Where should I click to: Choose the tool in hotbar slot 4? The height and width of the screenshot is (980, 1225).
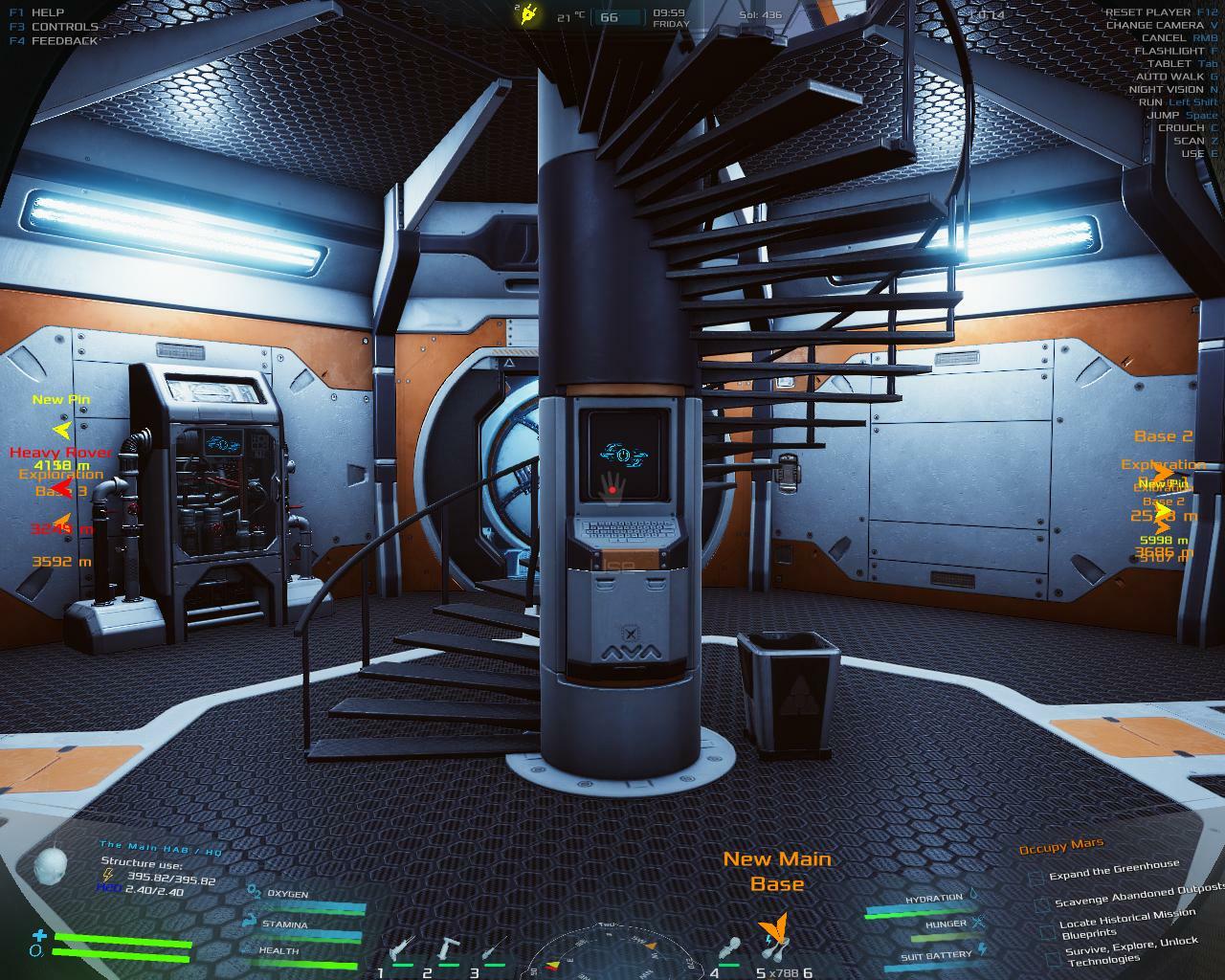tap(730, 952)
